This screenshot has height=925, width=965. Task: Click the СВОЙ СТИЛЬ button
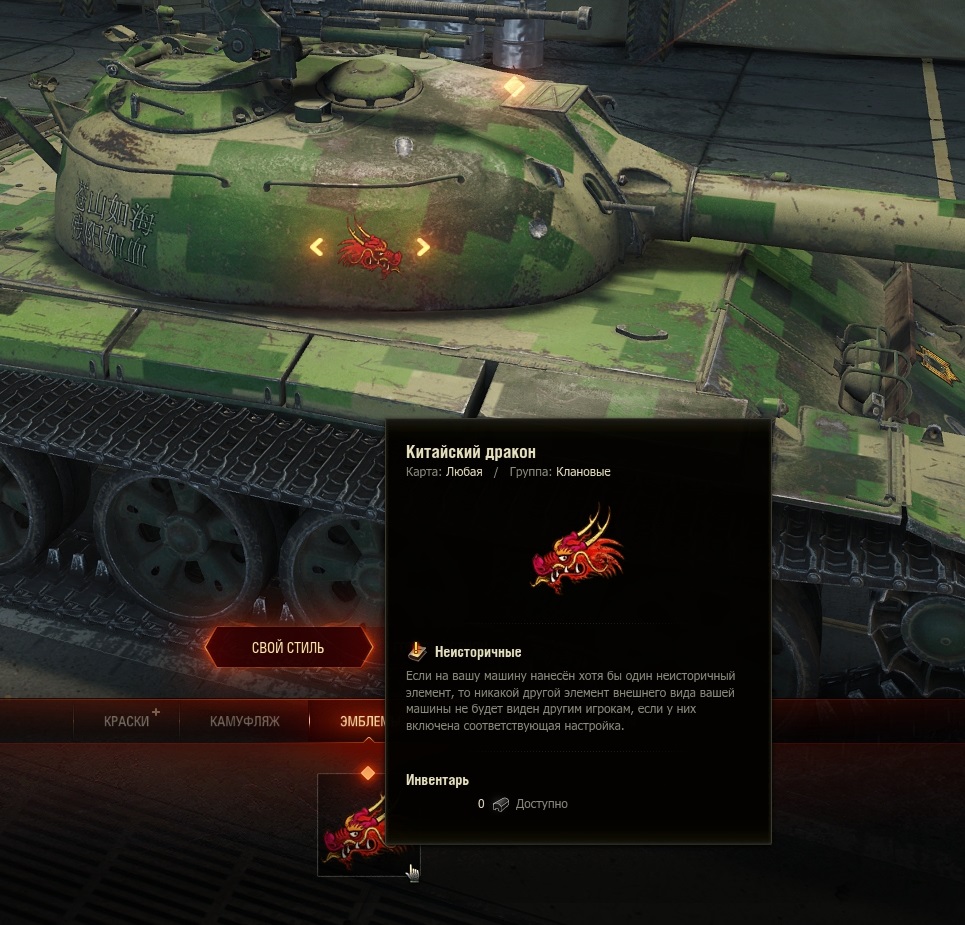[x=287, y=648]
